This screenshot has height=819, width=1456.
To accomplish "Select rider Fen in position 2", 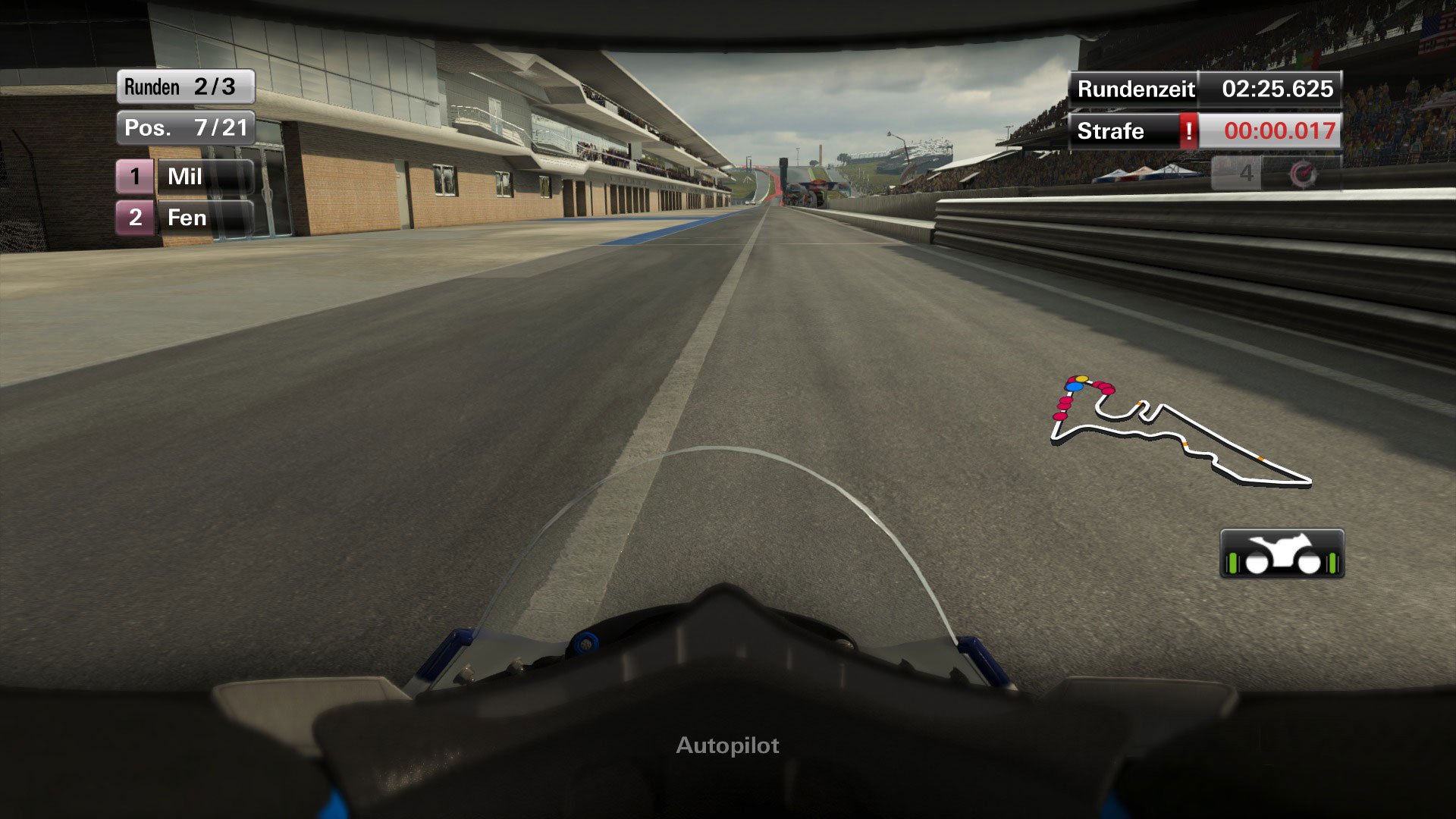I will 186,218.
